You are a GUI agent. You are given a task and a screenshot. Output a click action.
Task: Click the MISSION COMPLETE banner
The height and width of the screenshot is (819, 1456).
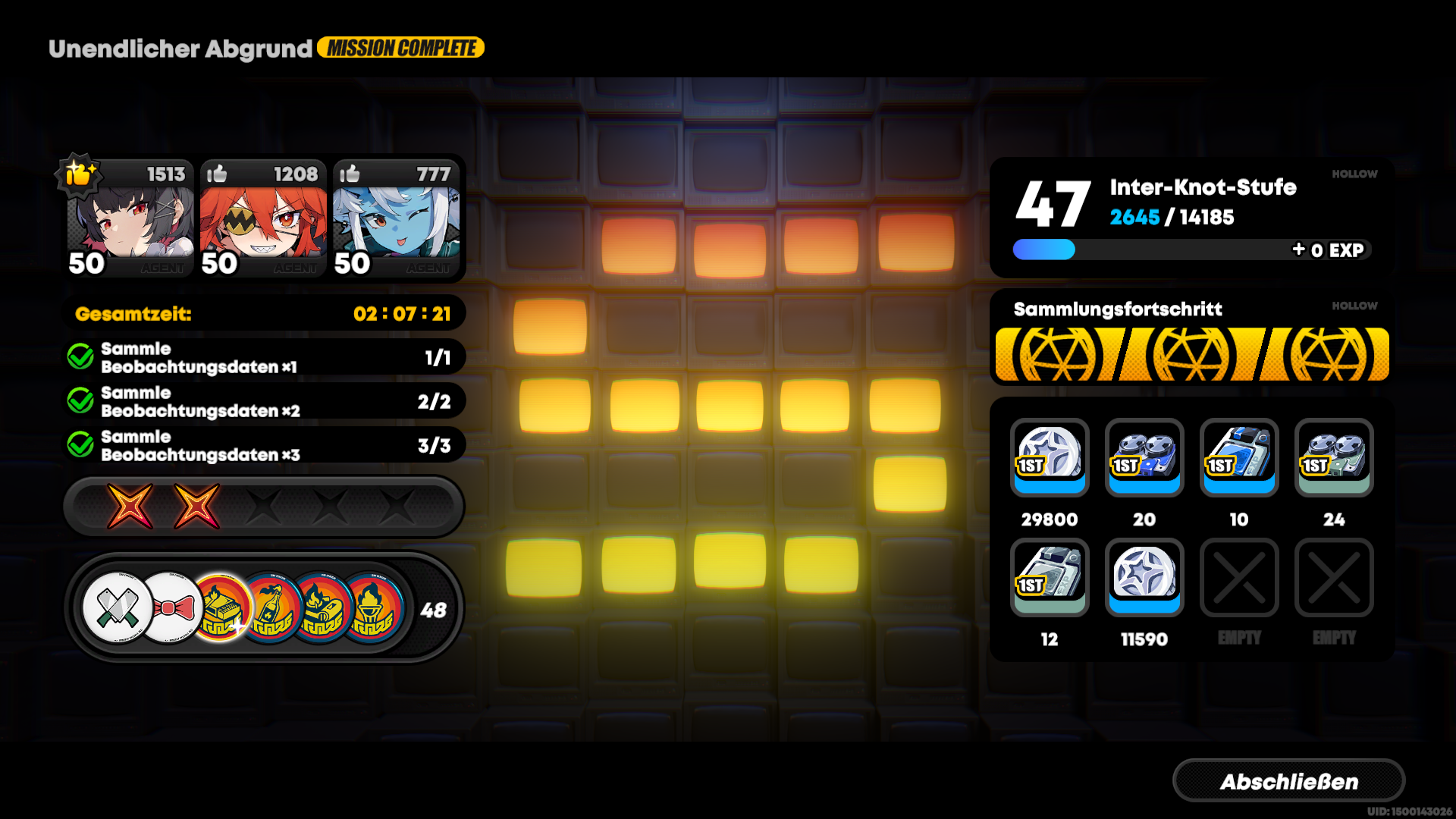pyautogui.click(x=400, y=47)
